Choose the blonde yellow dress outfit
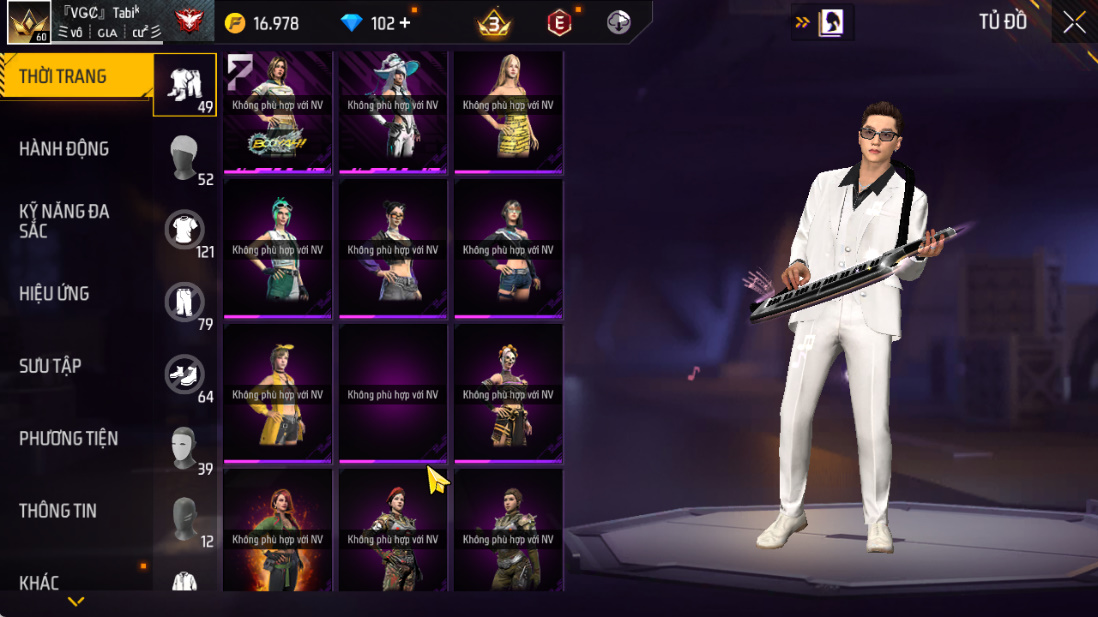This screenshot has height=617, width=1098. point(508,111)
